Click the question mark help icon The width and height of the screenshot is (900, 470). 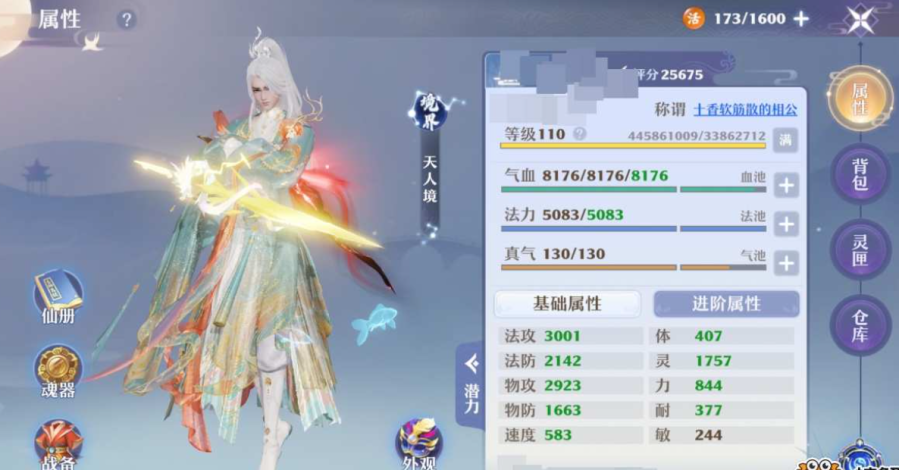(x=126, y=19)
